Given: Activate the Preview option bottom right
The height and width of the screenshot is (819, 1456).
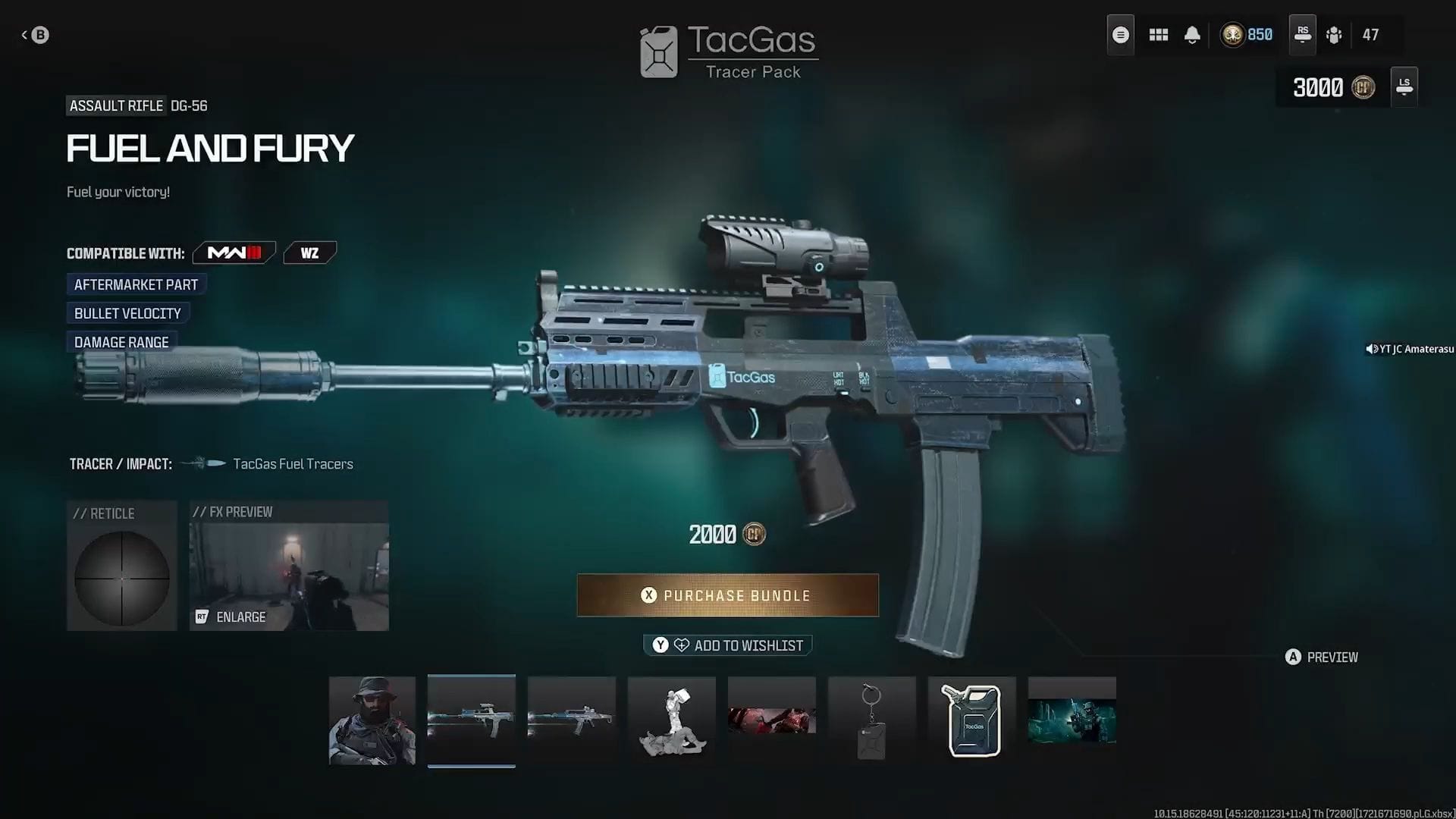Looking at the screenshot, I should [x=1321, y=657].
